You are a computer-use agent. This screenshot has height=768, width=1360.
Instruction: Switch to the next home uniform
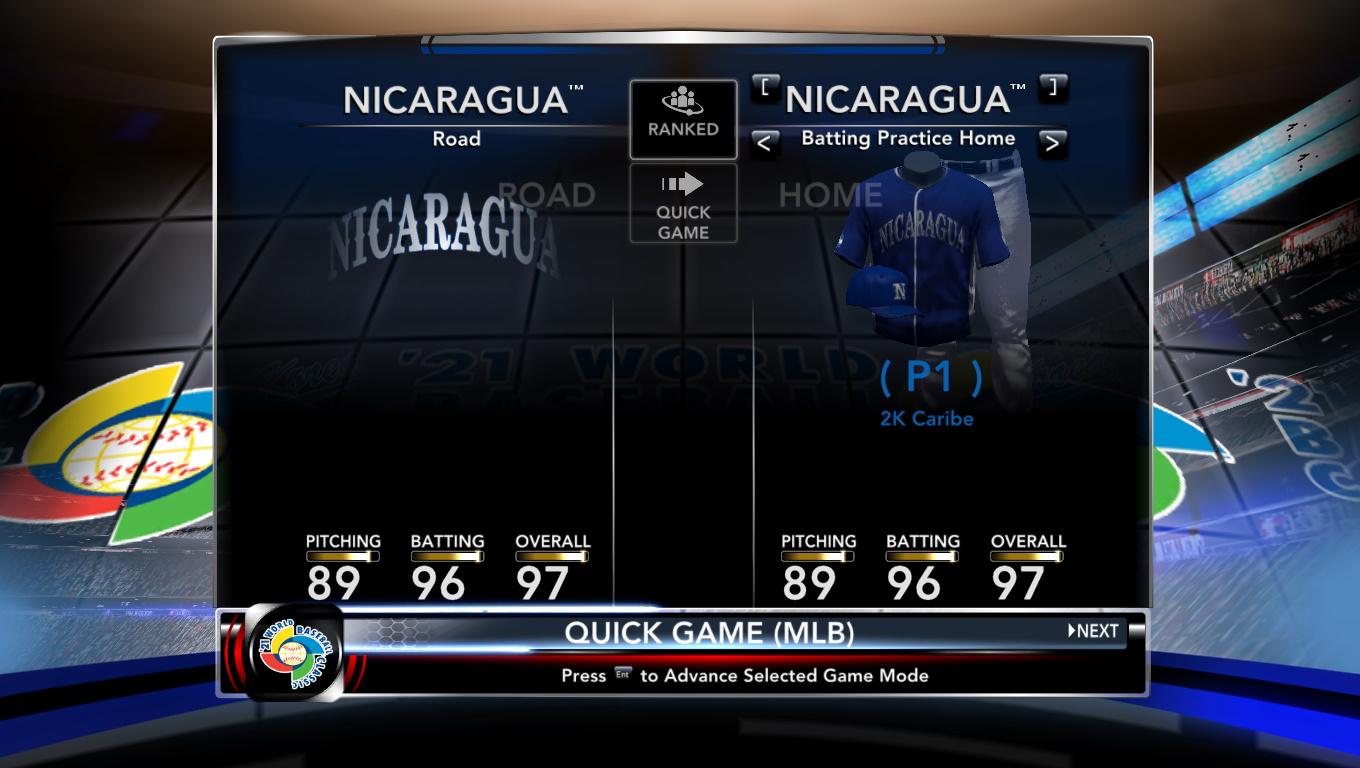coord(1051,143)
